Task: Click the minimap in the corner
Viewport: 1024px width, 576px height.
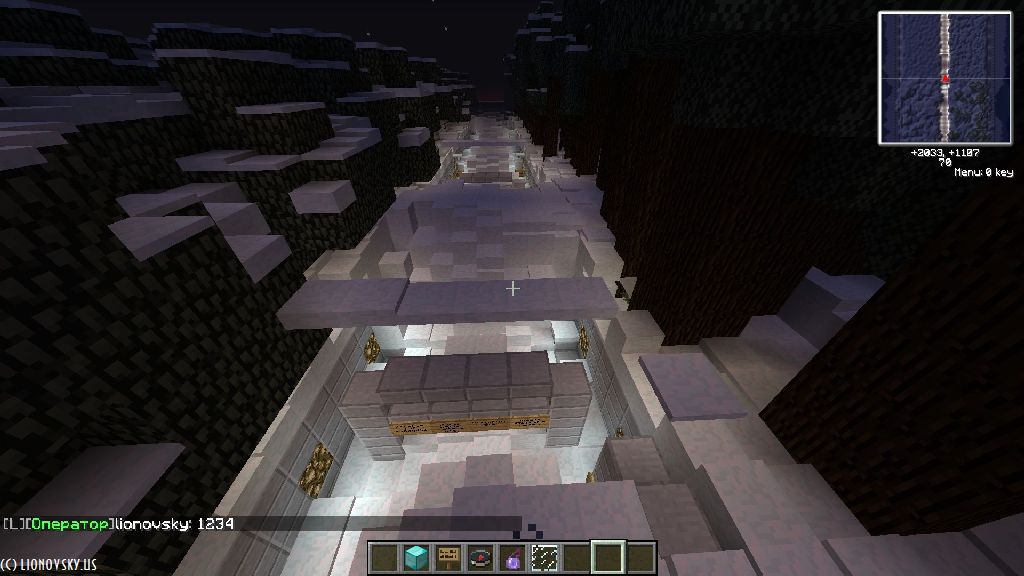Action: coord(945,78)
